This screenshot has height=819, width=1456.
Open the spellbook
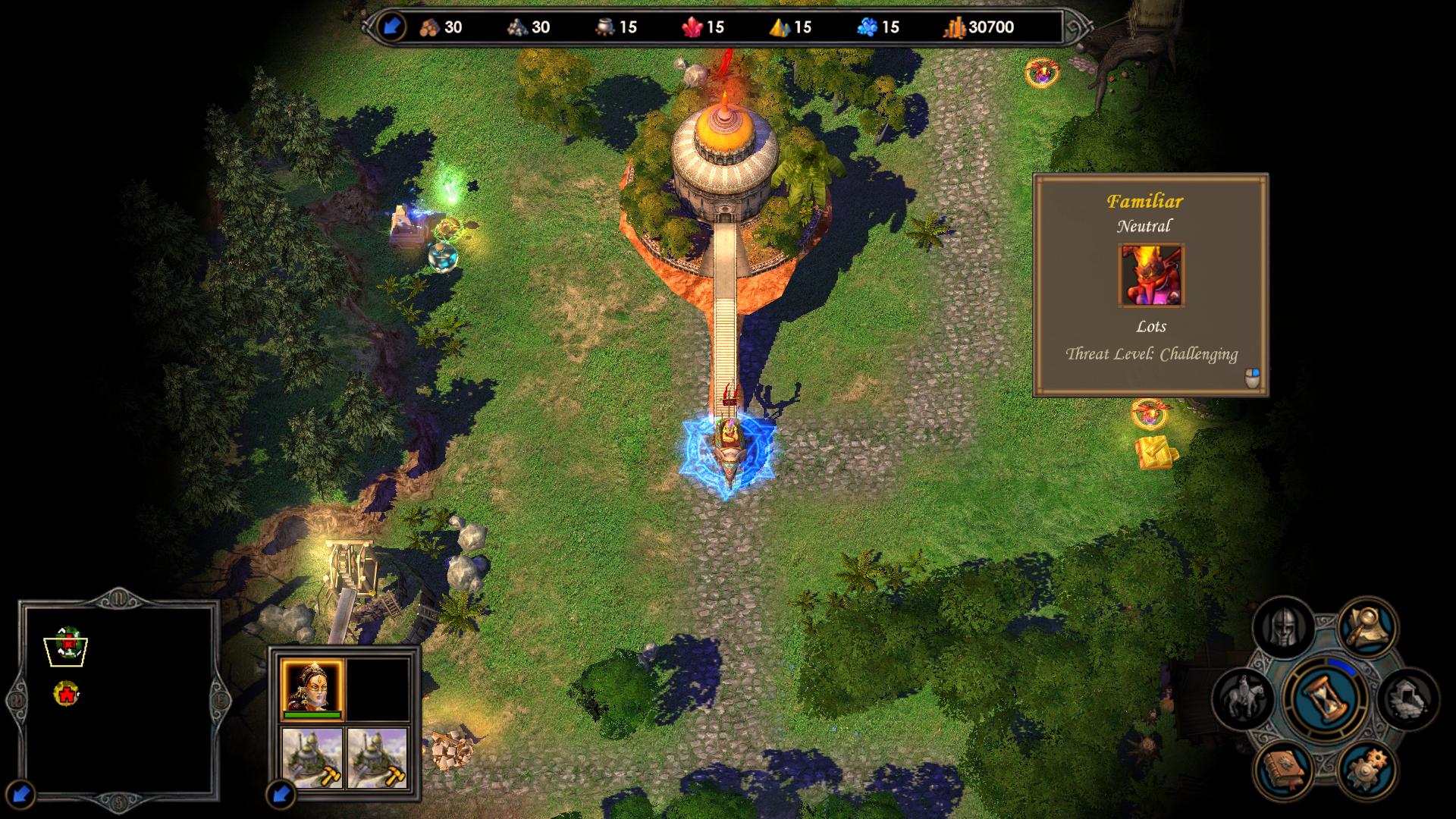1284,769
